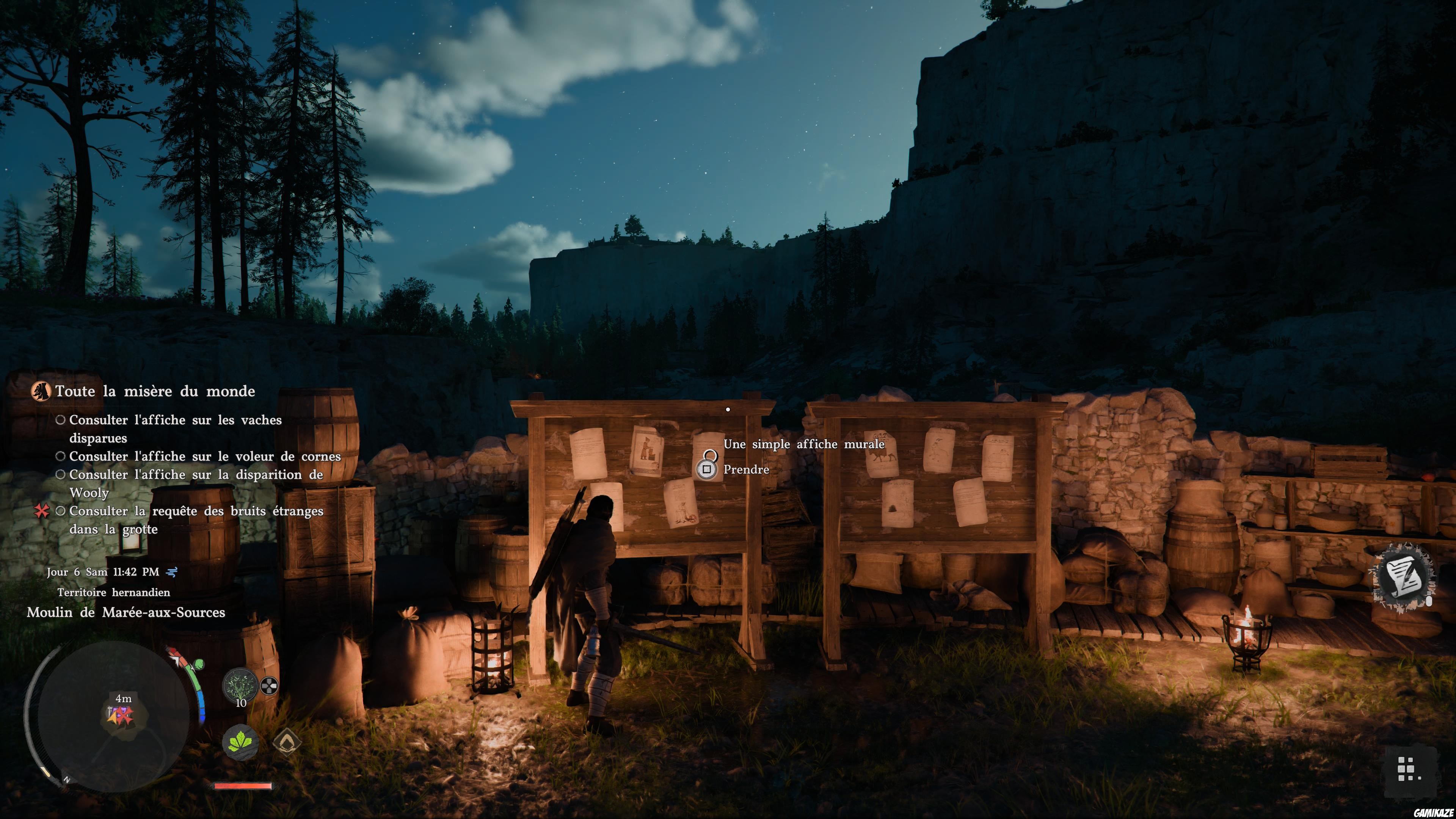The image size is (1456, 819).
Task: Open the circular minimap
Action: 107,715
